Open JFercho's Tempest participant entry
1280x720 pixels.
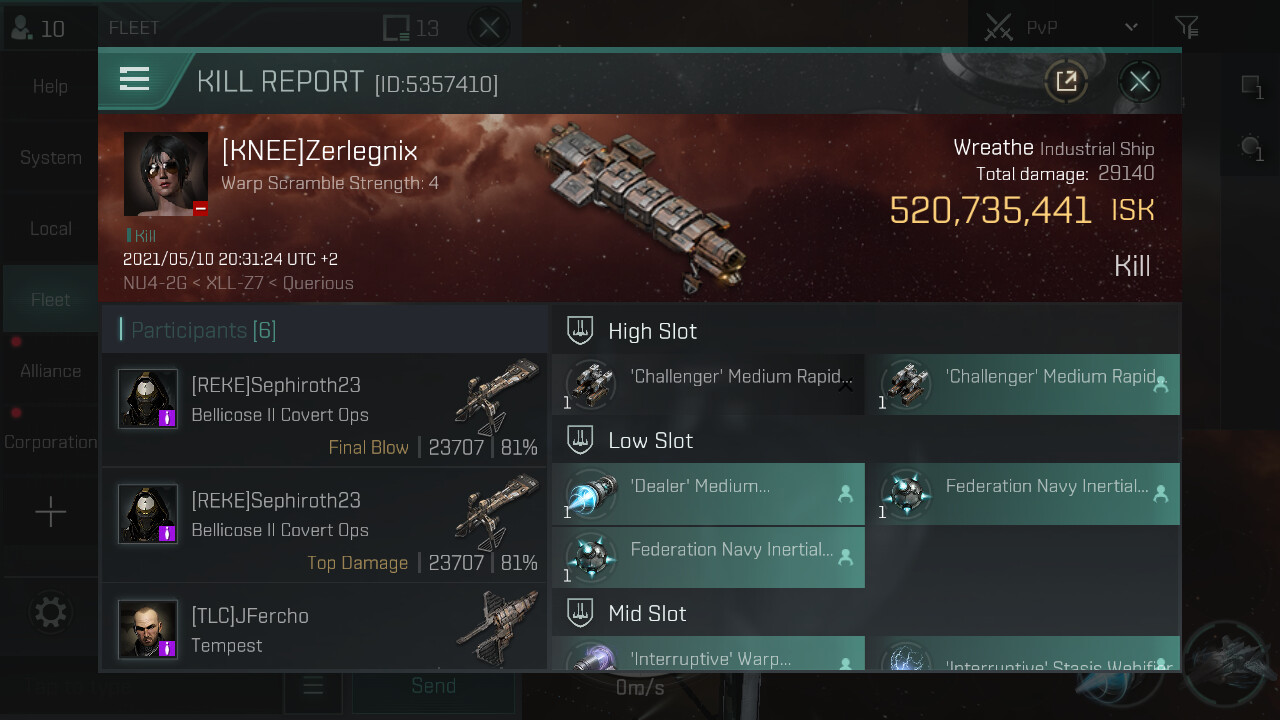(x=326, y=628)
